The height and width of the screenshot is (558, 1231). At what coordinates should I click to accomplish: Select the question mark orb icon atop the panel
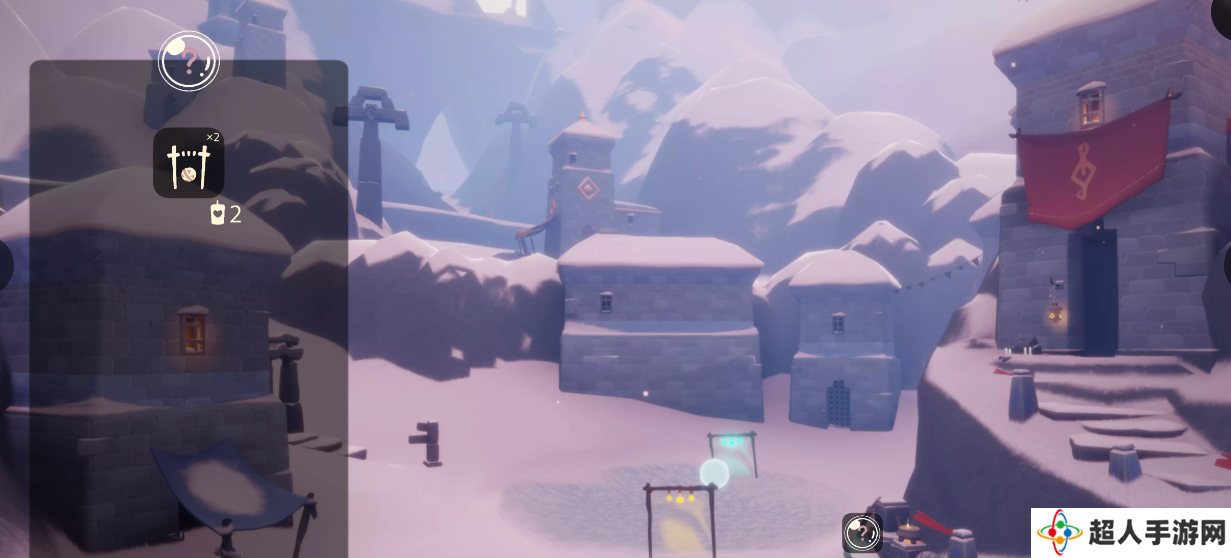tap(188, 62)
